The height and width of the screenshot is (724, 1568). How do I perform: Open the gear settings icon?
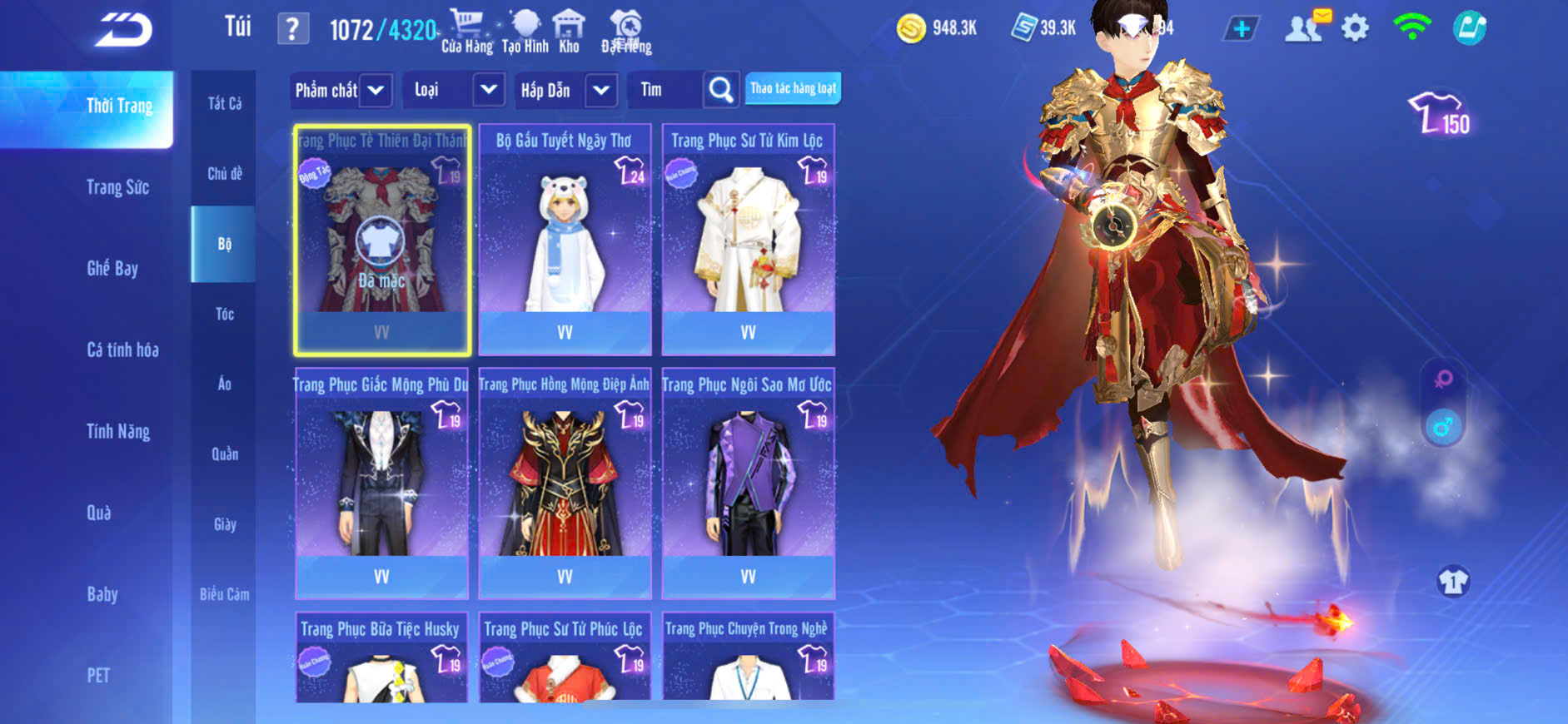[x=1355, y=28]
